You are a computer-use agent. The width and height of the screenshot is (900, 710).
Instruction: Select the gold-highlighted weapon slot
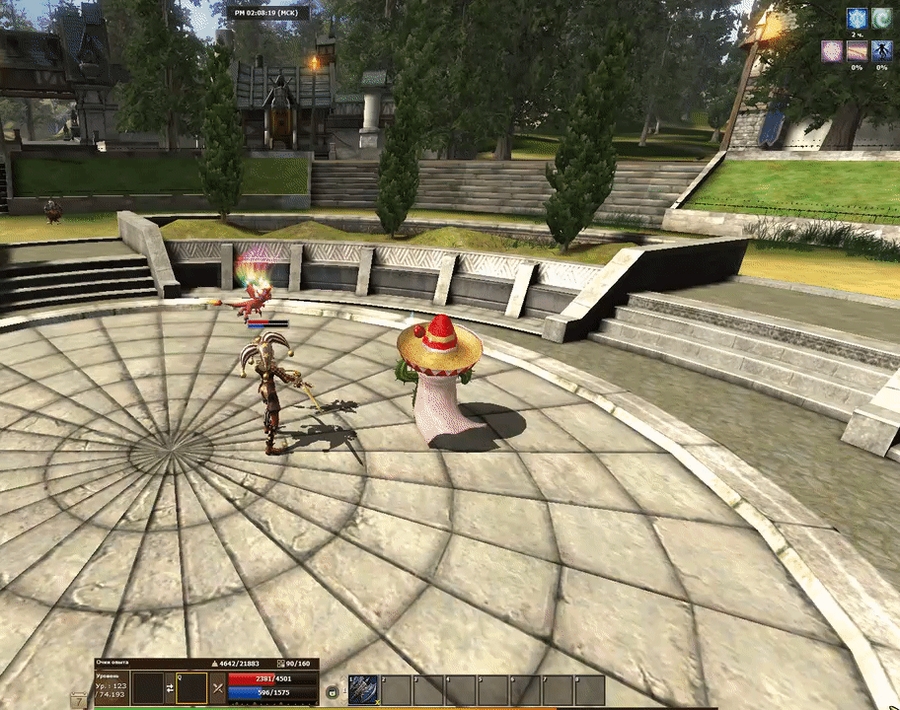point(192,689)
